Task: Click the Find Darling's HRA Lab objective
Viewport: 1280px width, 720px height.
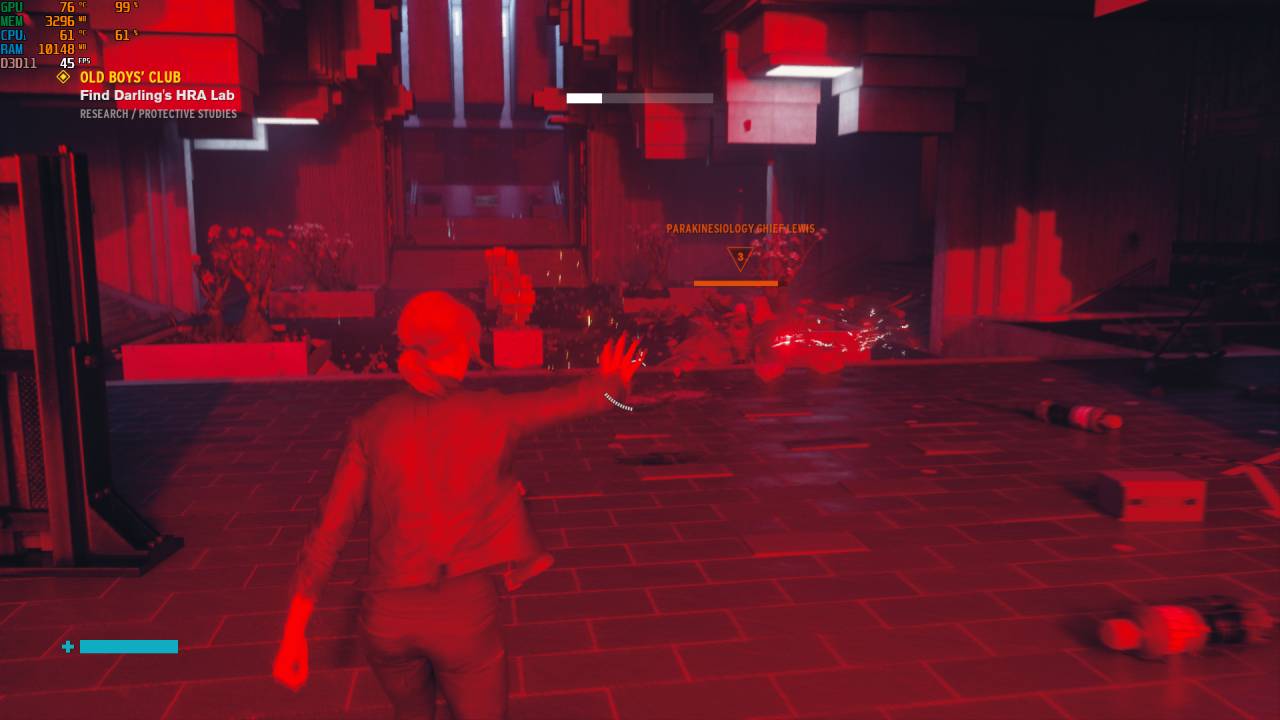Action: point(156,95)
